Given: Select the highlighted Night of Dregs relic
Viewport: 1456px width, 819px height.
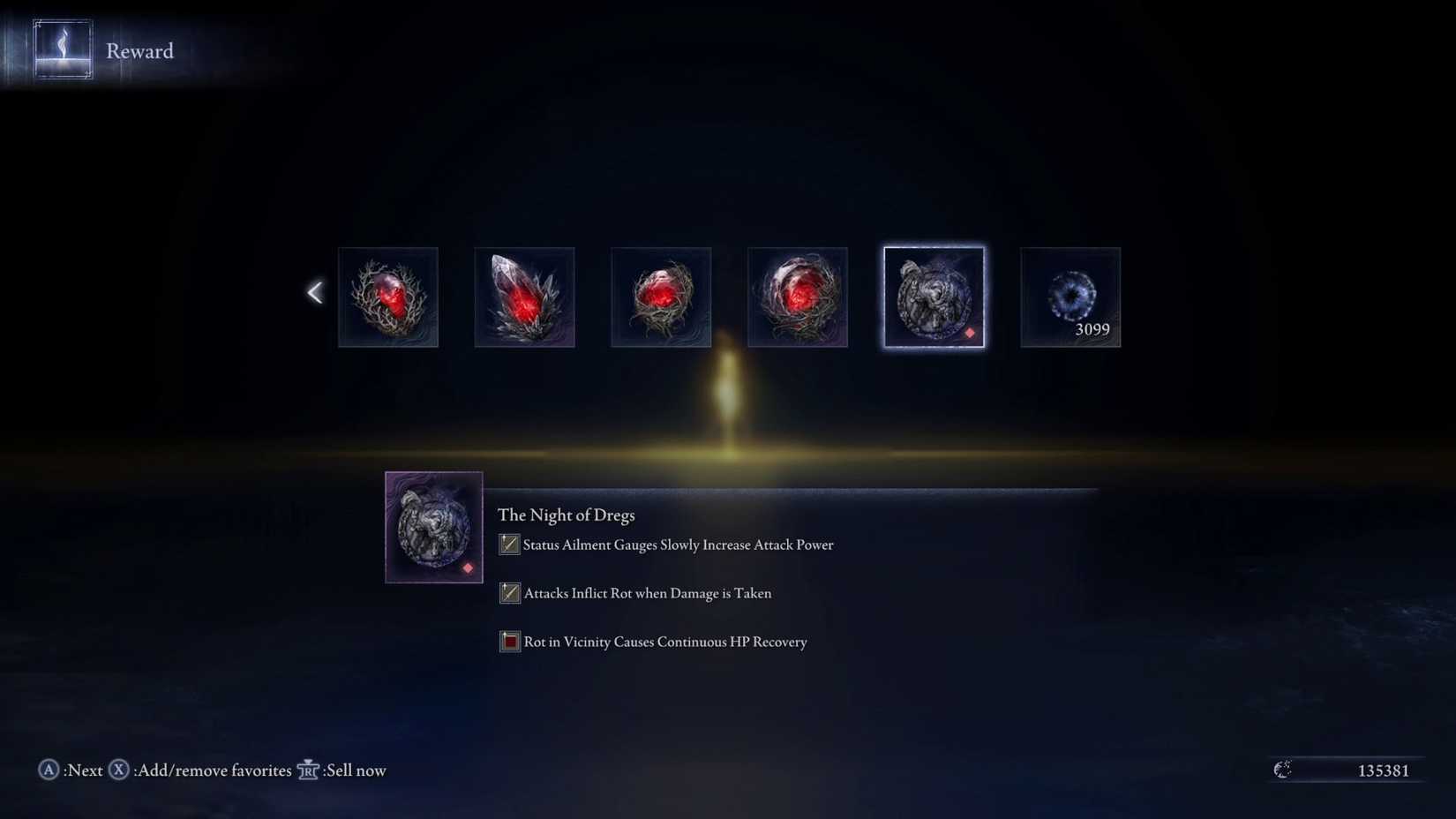Looking at the screenshot, I should click(x=933, y=297).
